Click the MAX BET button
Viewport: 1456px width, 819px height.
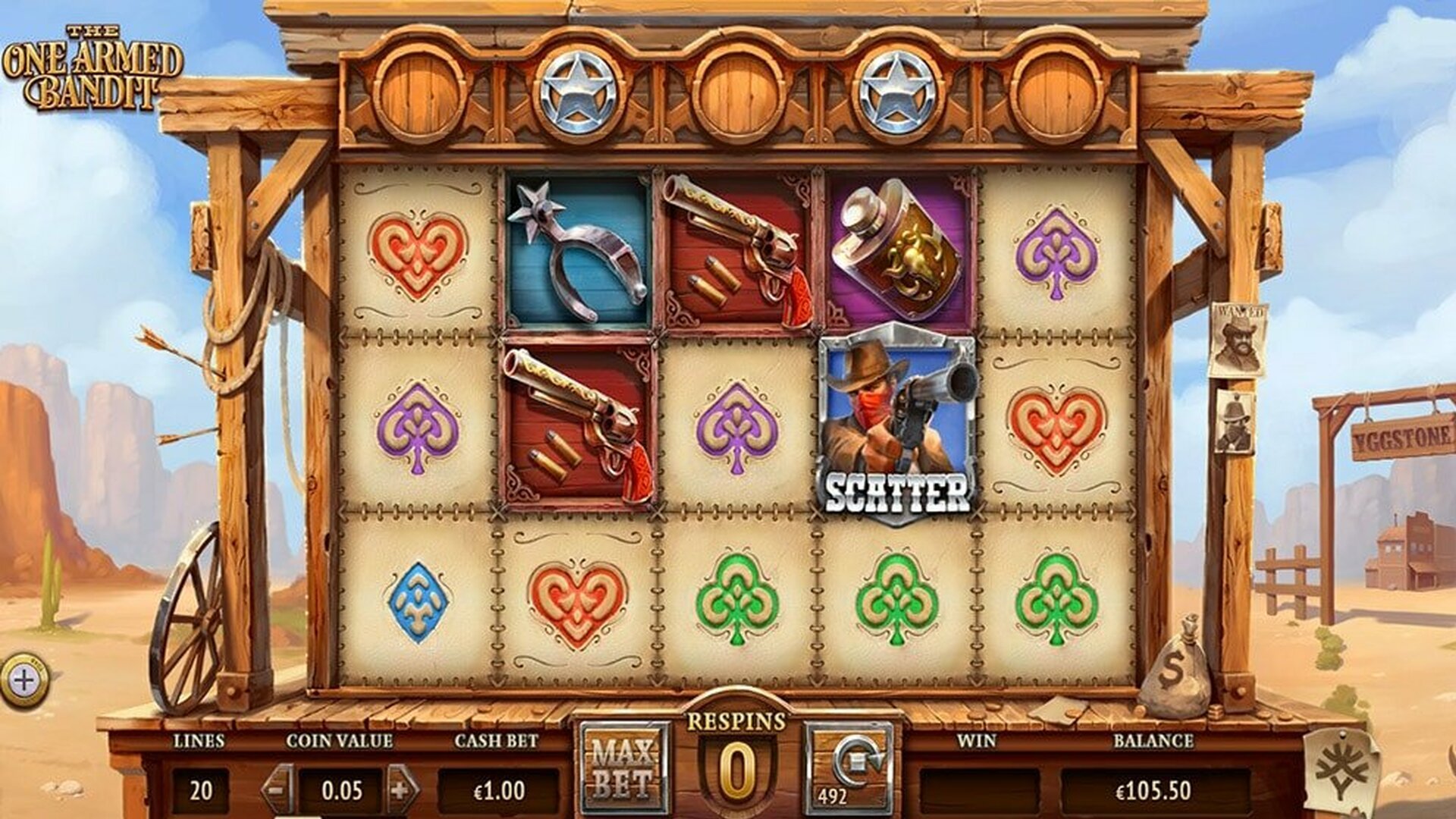coord(623,767)
